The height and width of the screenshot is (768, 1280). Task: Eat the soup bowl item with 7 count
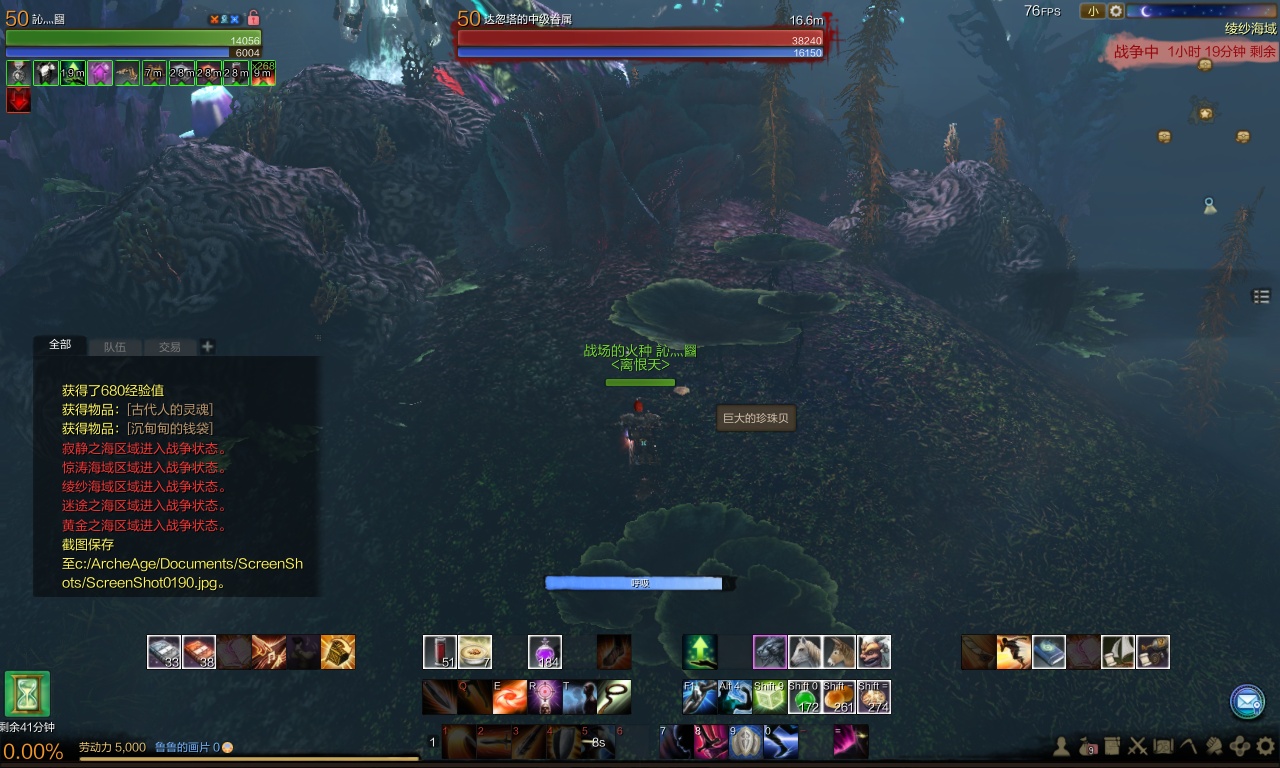point(475,652)
